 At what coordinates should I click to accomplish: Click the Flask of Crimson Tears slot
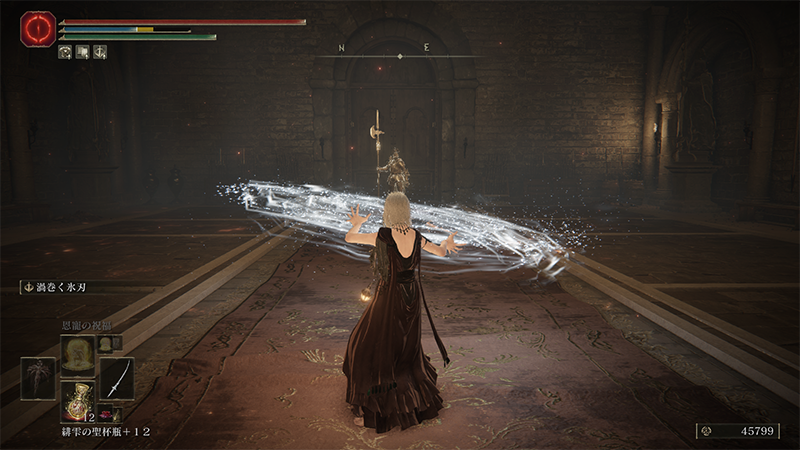77,399
